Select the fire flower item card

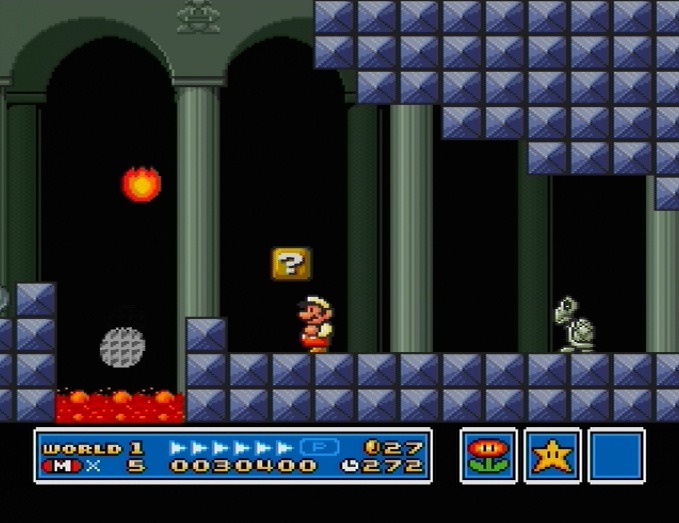point(489,455)
